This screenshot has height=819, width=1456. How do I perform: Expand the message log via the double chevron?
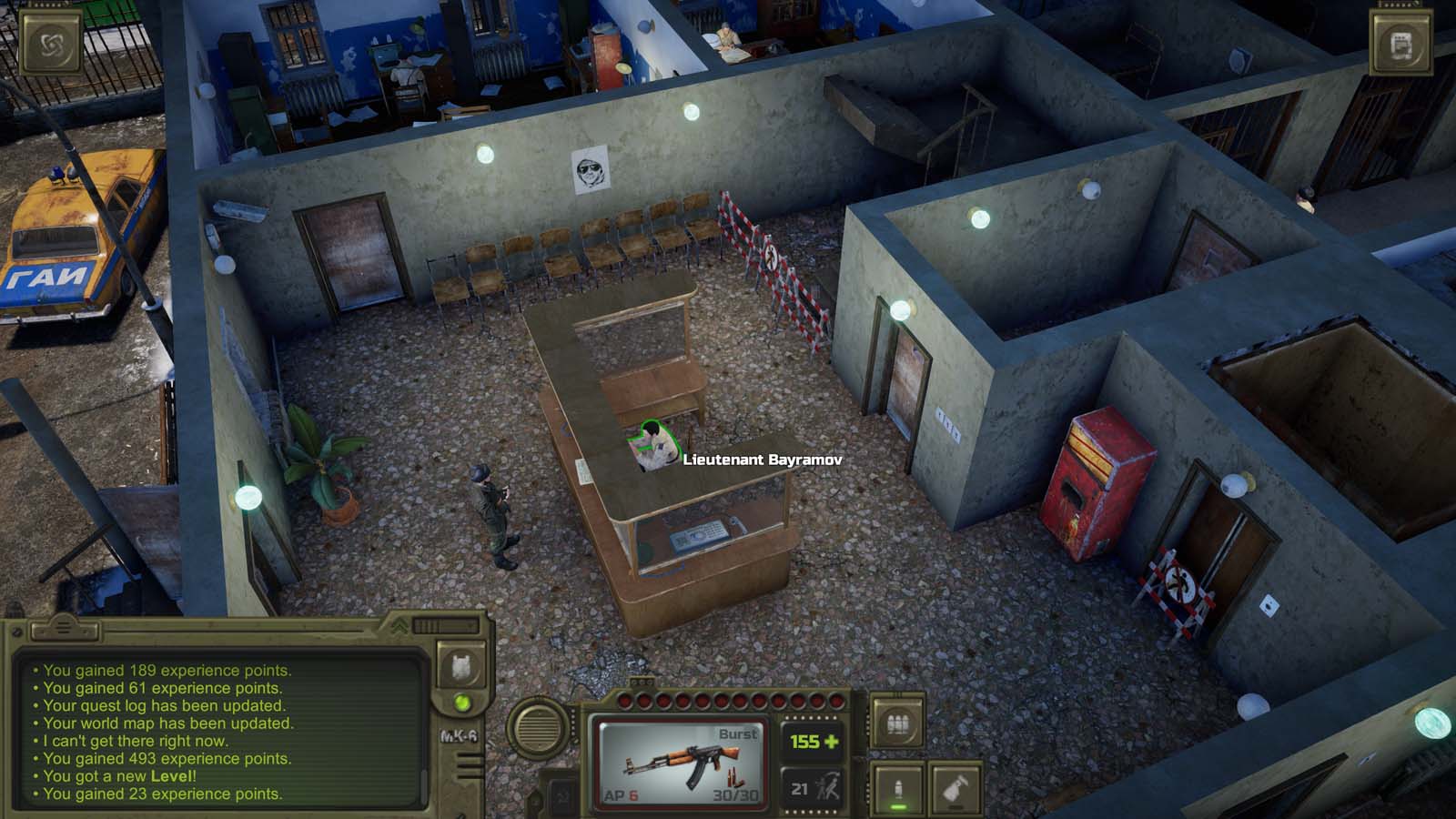pos(399,625)
